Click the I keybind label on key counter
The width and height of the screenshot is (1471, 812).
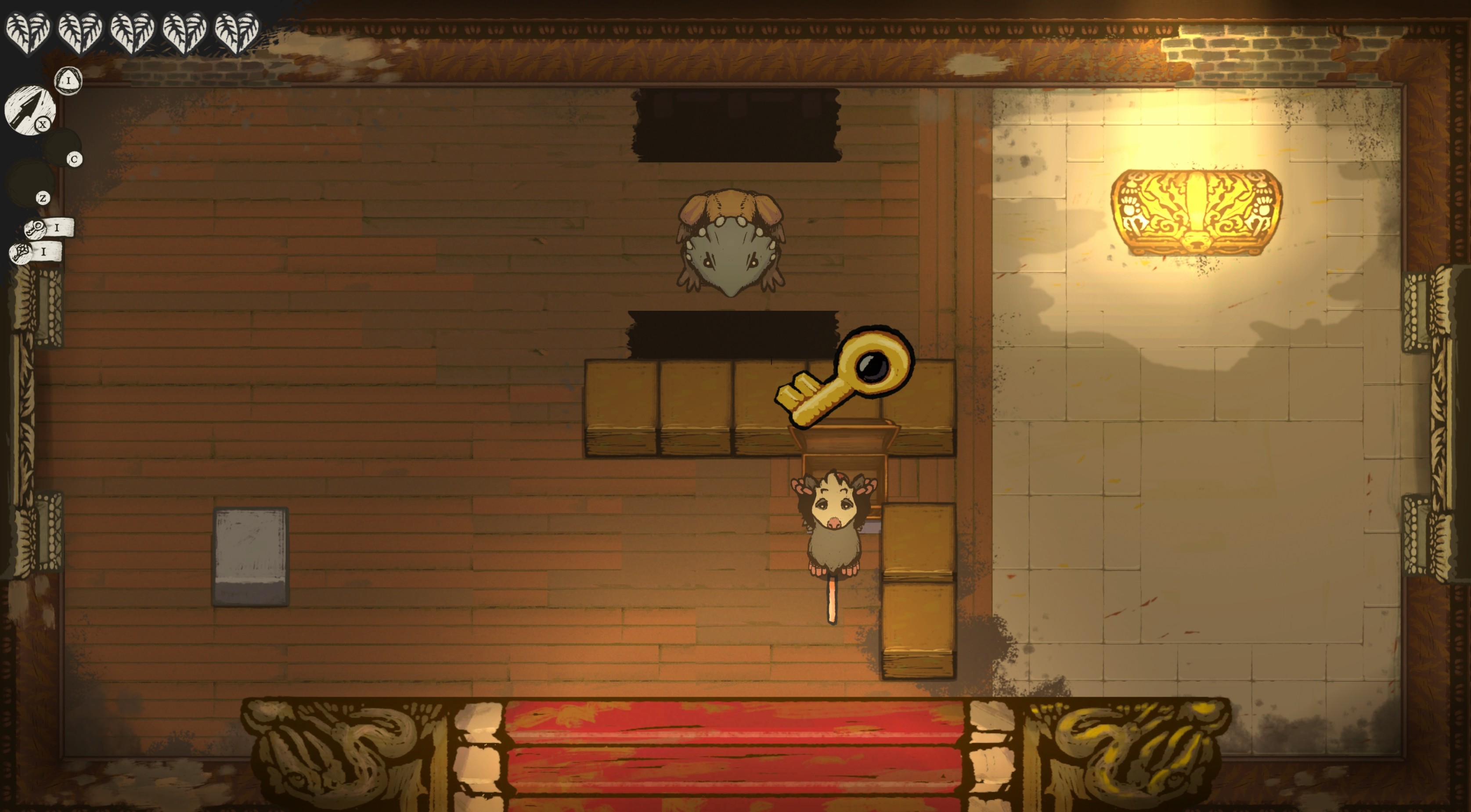pos(57,228)
